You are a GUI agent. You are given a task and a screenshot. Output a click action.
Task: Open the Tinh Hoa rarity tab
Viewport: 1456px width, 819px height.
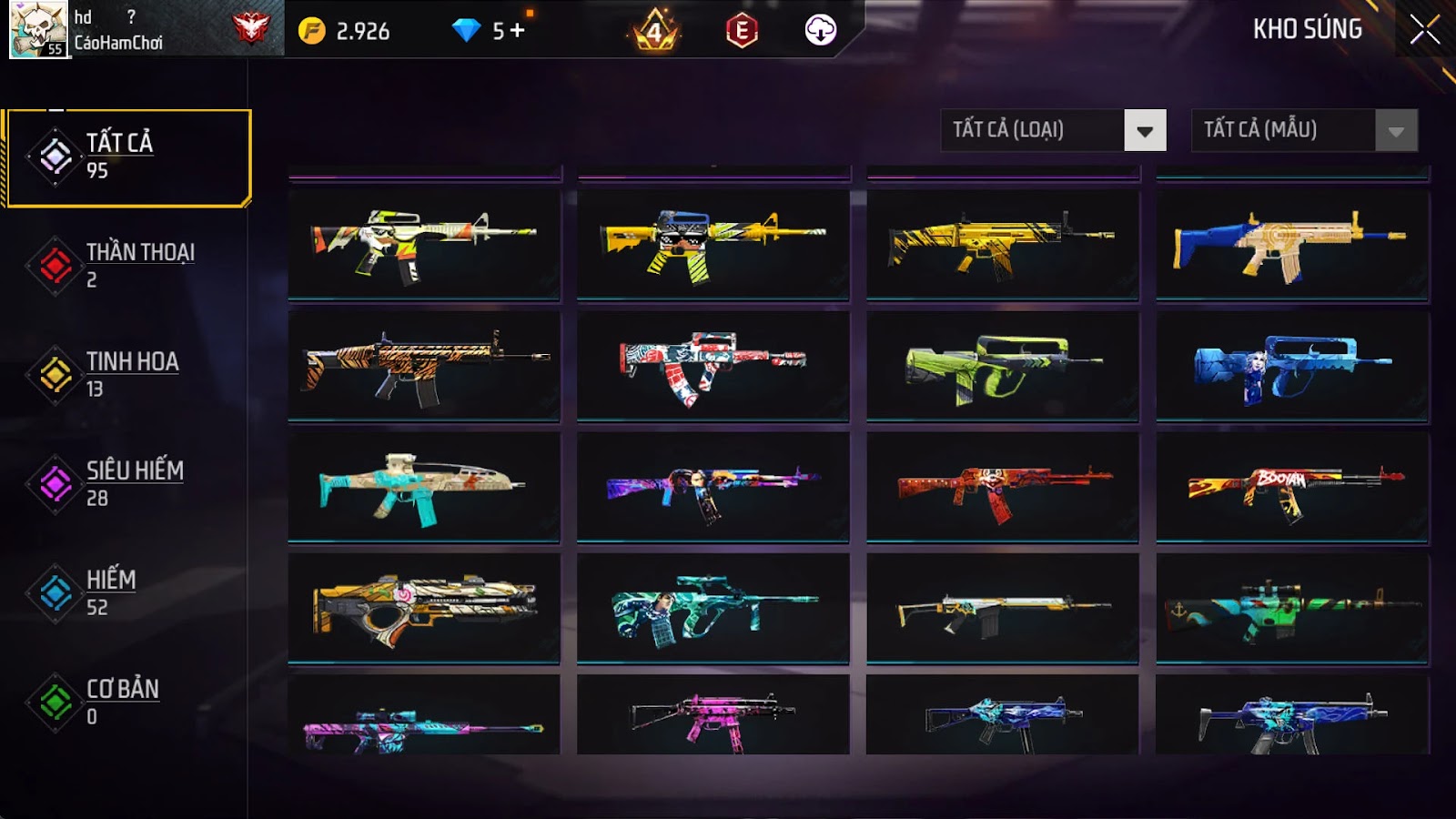click(127, 374)
